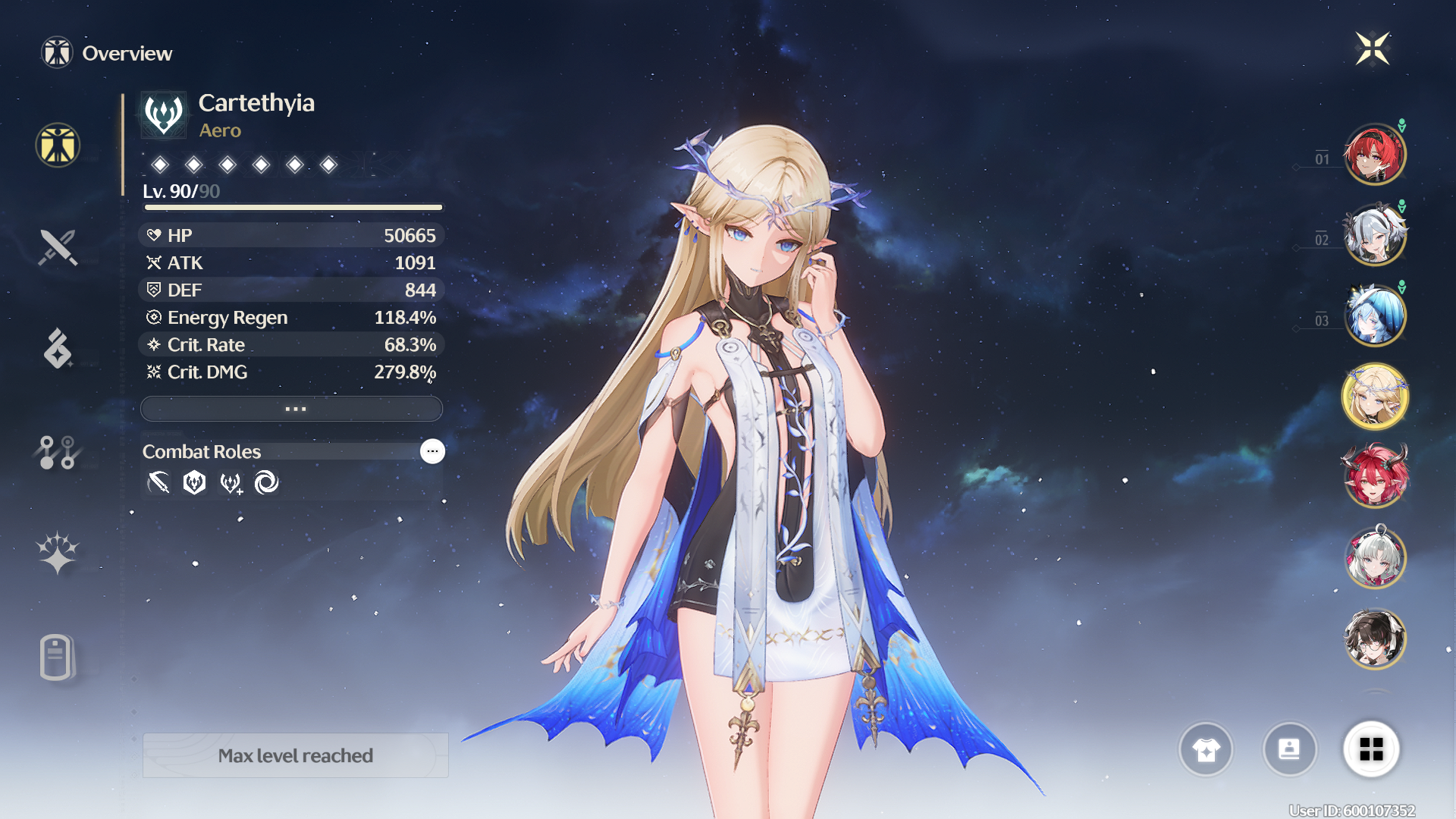
Task: Select the Cartethyia portrait in character list
Action: click(1374, 397)
